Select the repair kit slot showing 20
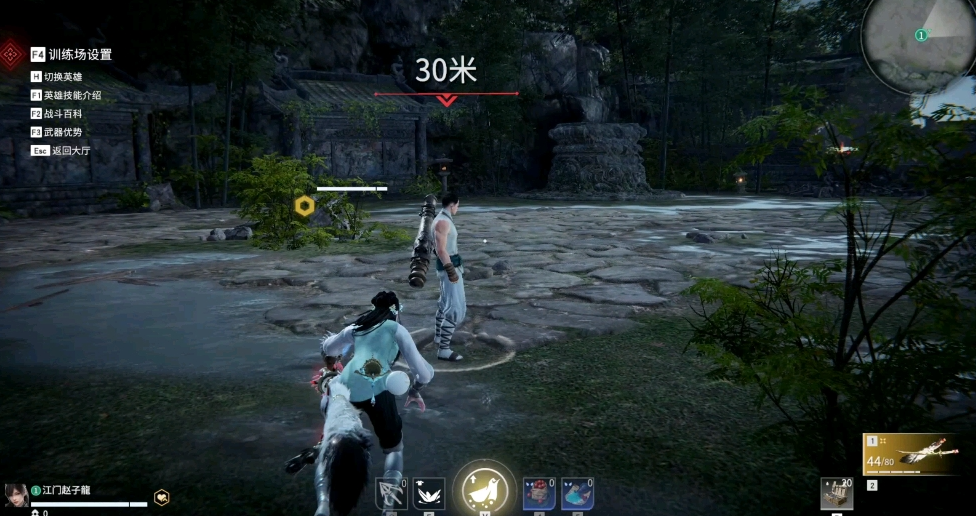This screenshot has height=516, width=976. tap(835, 493)
